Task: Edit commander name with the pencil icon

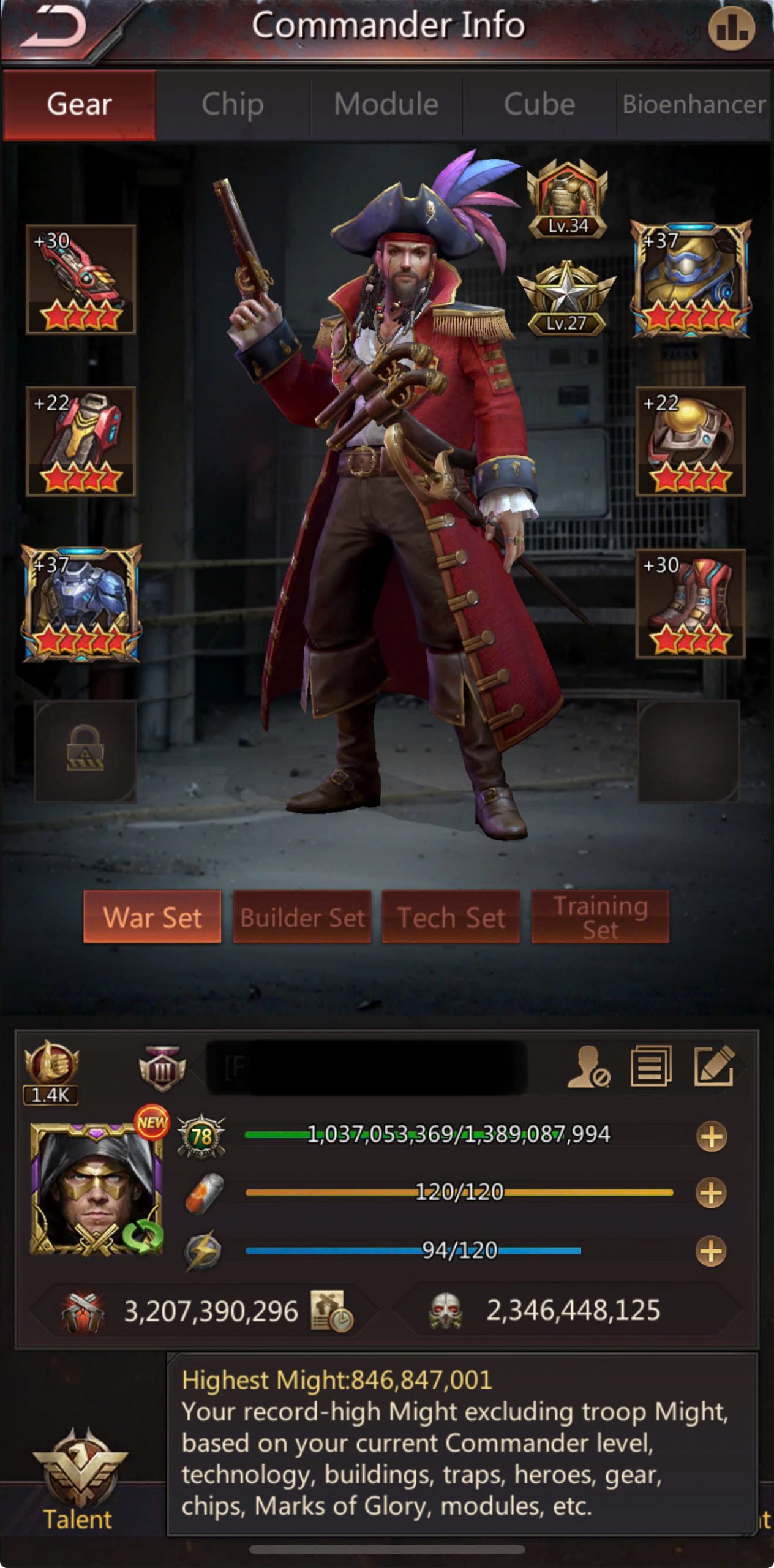Action: pyautogui.click(x=713, y=1067)
